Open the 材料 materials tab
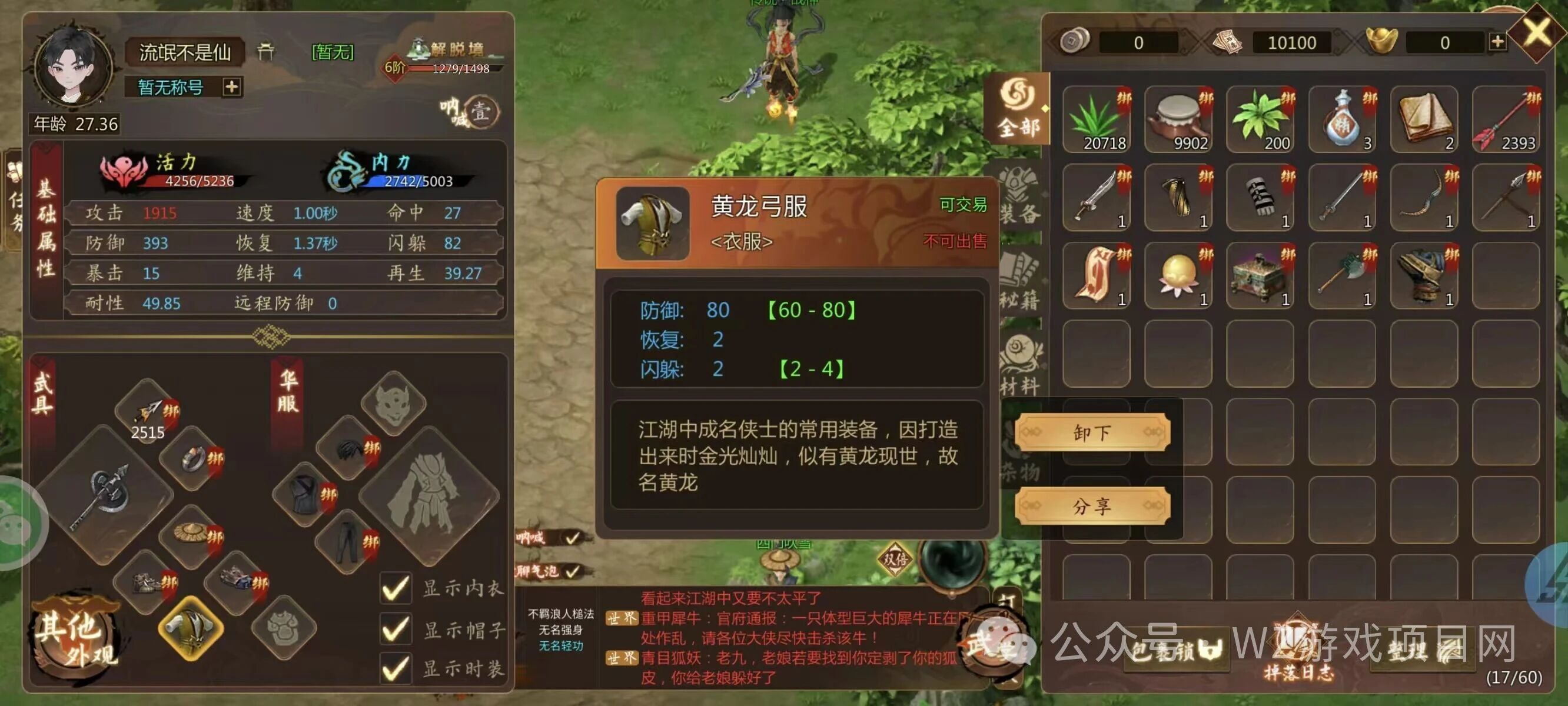 click(1020, 367)
